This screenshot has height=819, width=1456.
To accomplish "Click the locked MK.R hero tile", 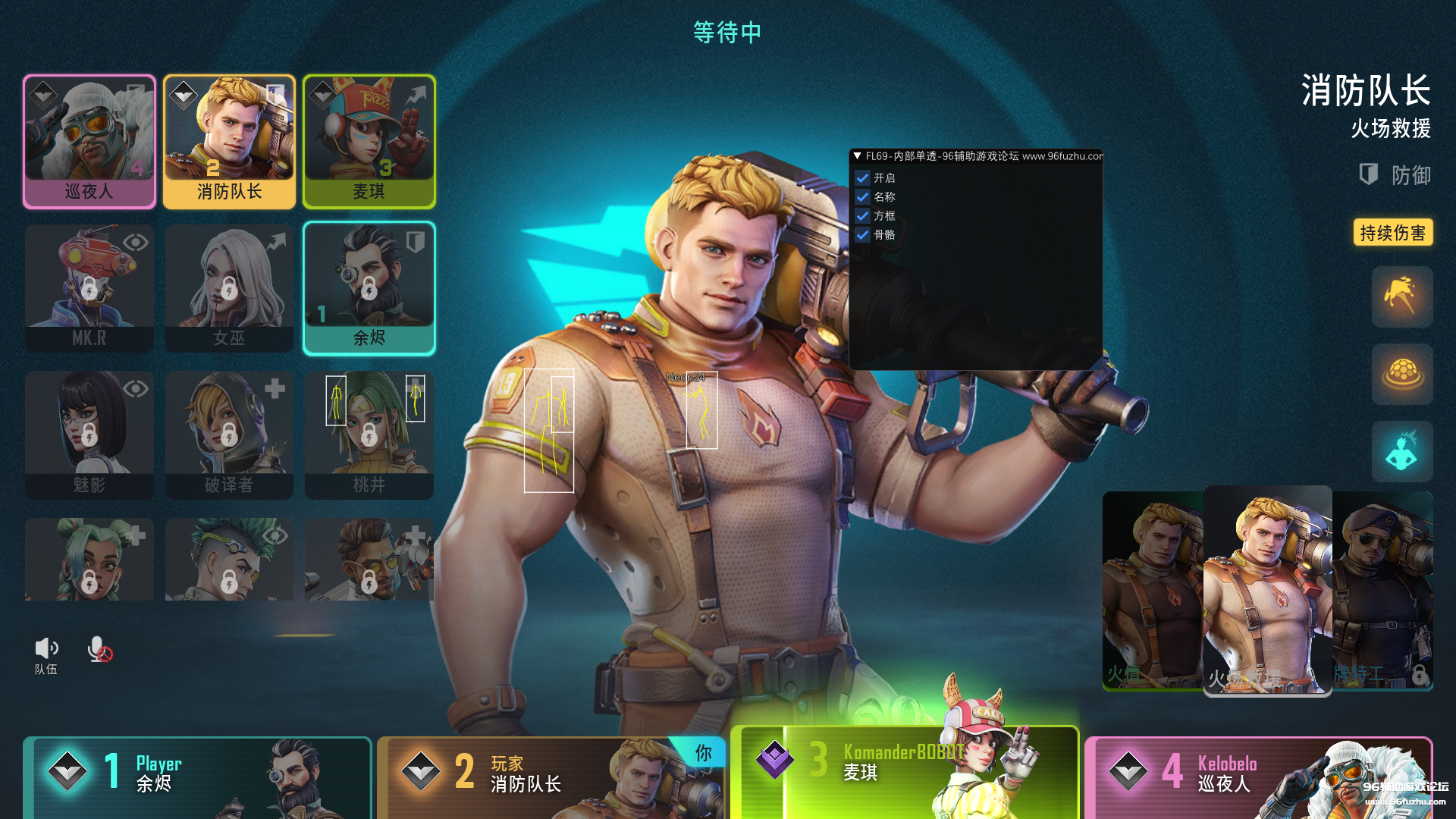I will point(89,288).
